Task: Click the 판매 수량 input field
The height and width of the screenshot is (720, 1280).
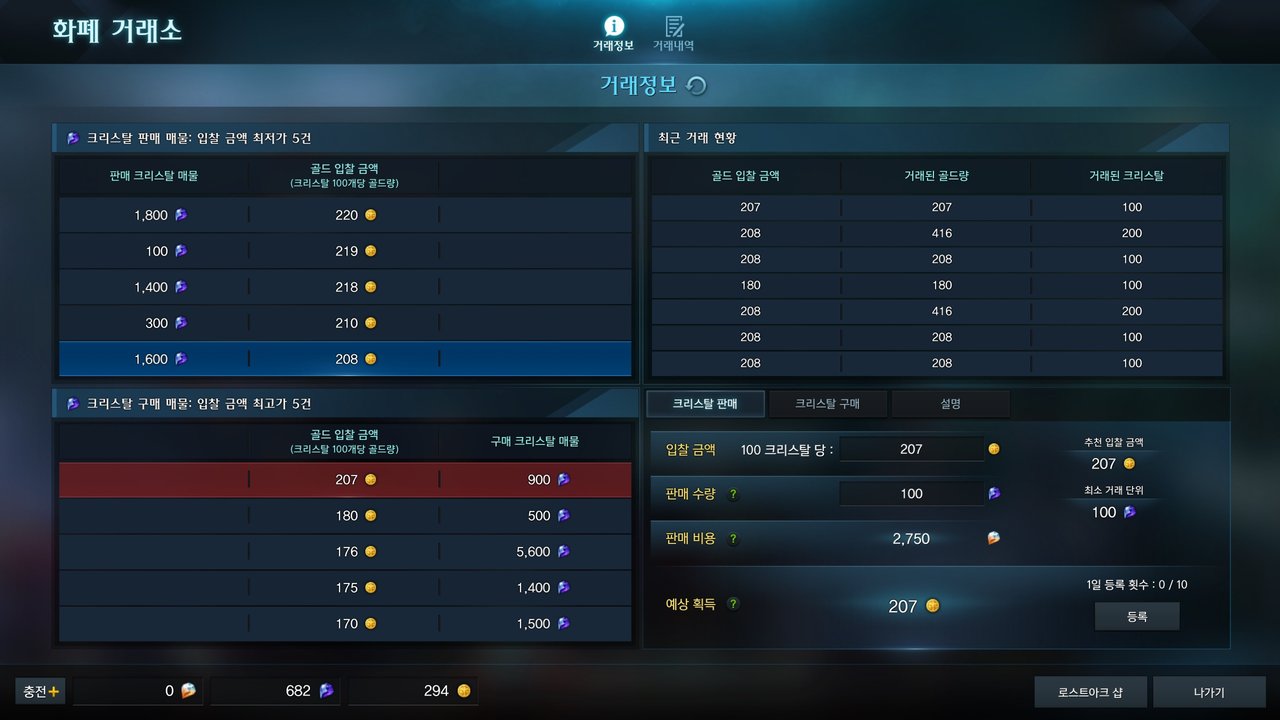Action: tap(911, 494)
